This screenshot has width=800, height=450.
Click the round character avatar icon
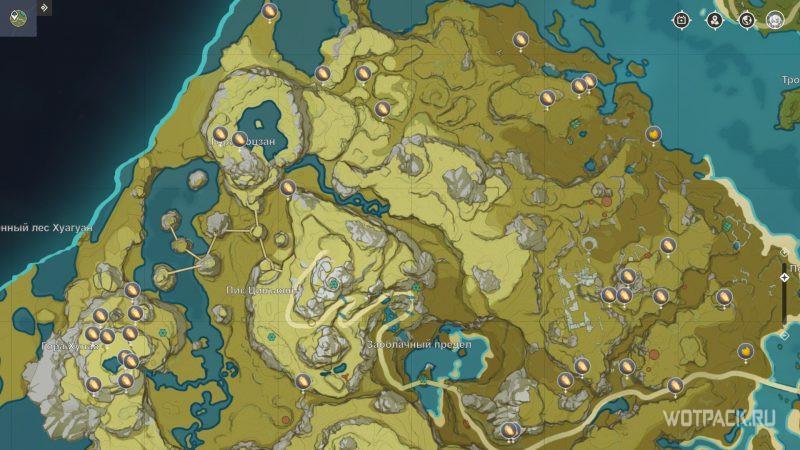[x=775, y=20]
